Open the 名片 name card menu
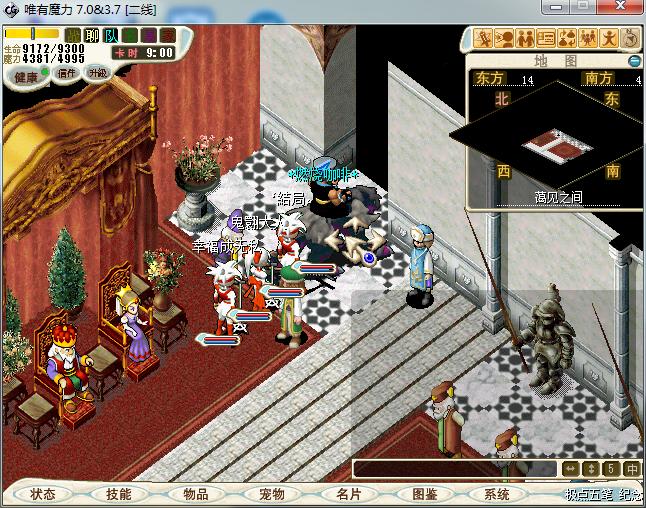646x508 pixels. tap(347, 494)
